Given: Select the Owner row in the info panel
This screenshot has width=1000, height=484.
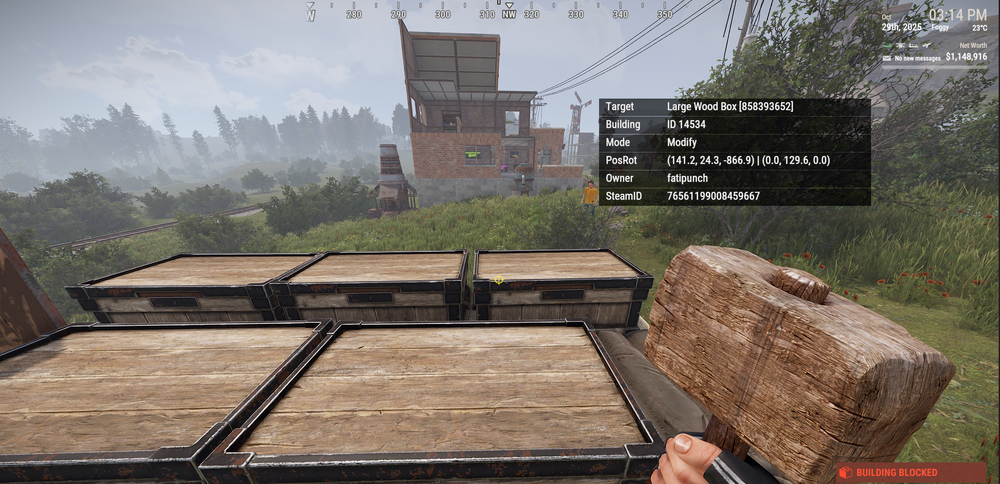Looking at the screenshot, I should pyautogui.click(x=735, y=178).
